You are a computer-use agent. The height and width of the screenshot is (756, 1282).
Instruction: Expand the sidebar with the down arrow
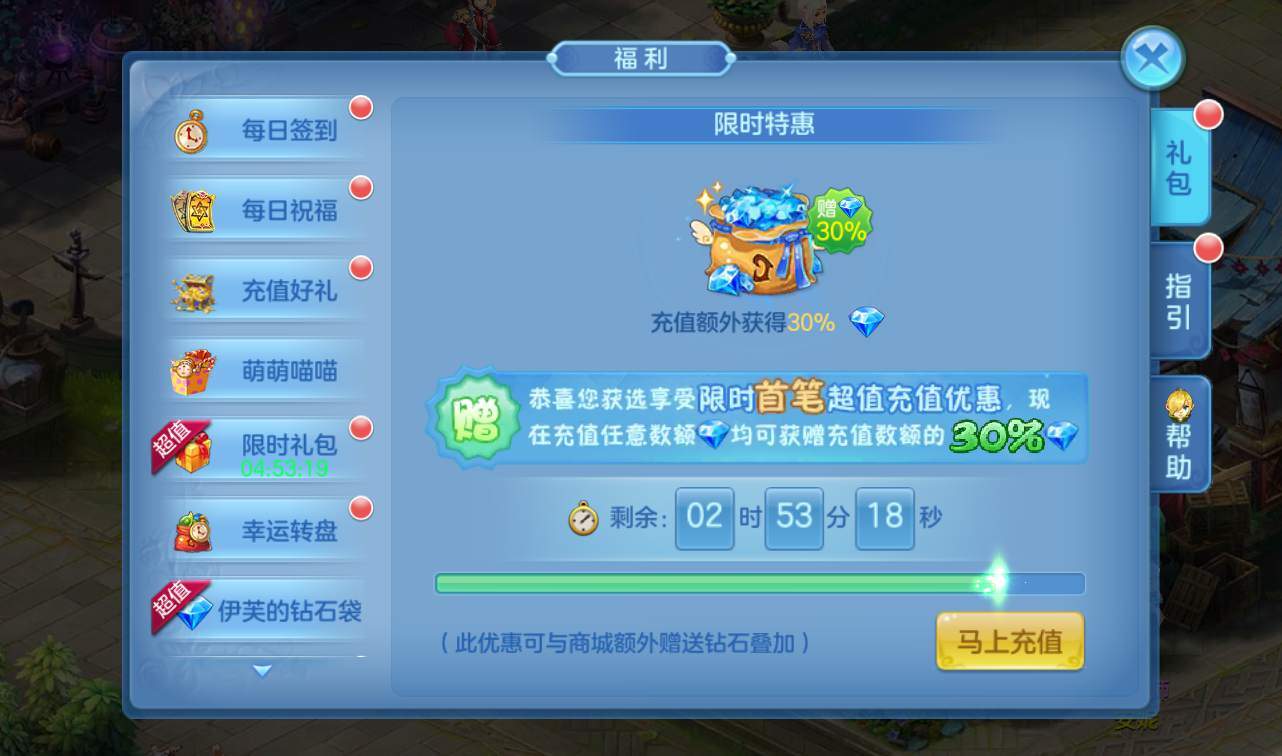point(262,672)
